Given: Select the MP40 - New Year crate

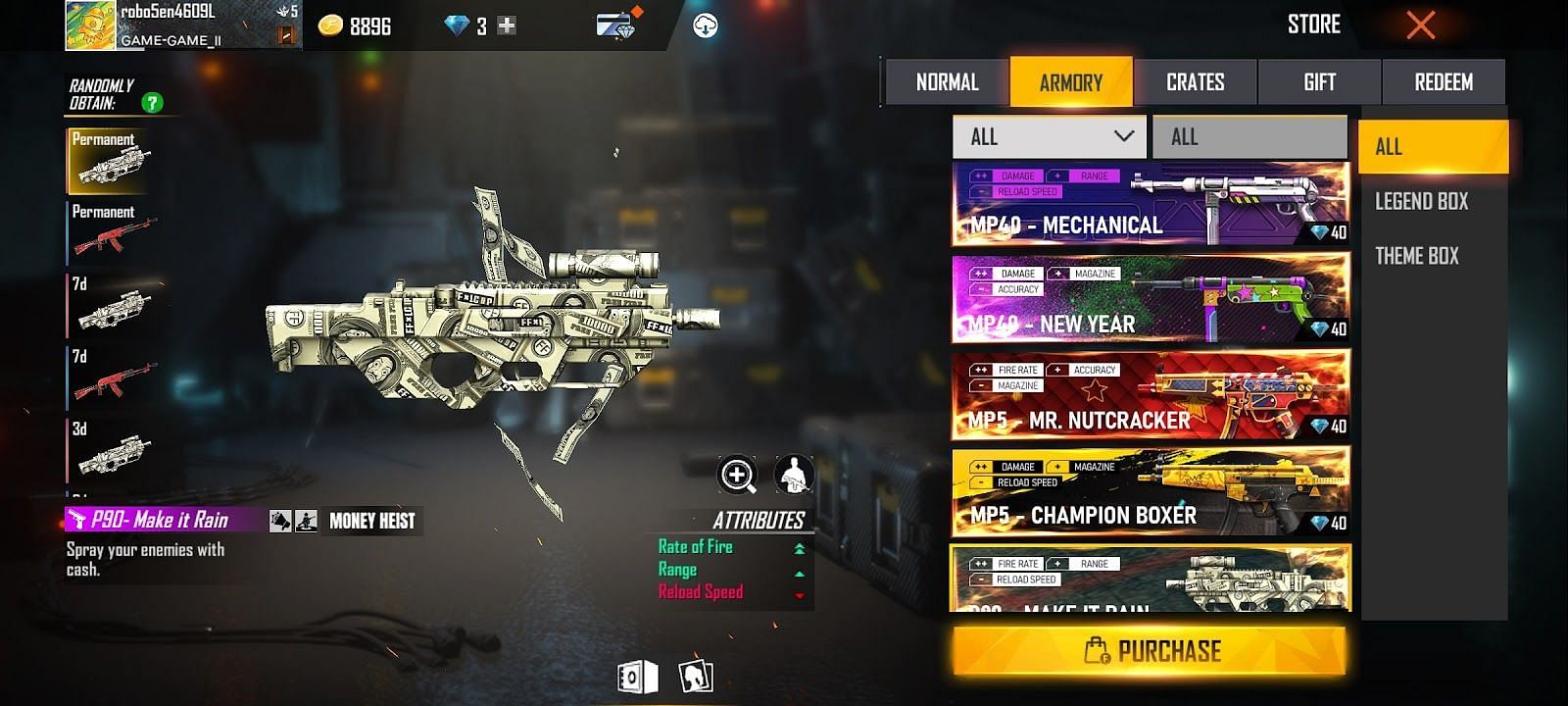Looking at the screenshot, I should click(1151, 299).
